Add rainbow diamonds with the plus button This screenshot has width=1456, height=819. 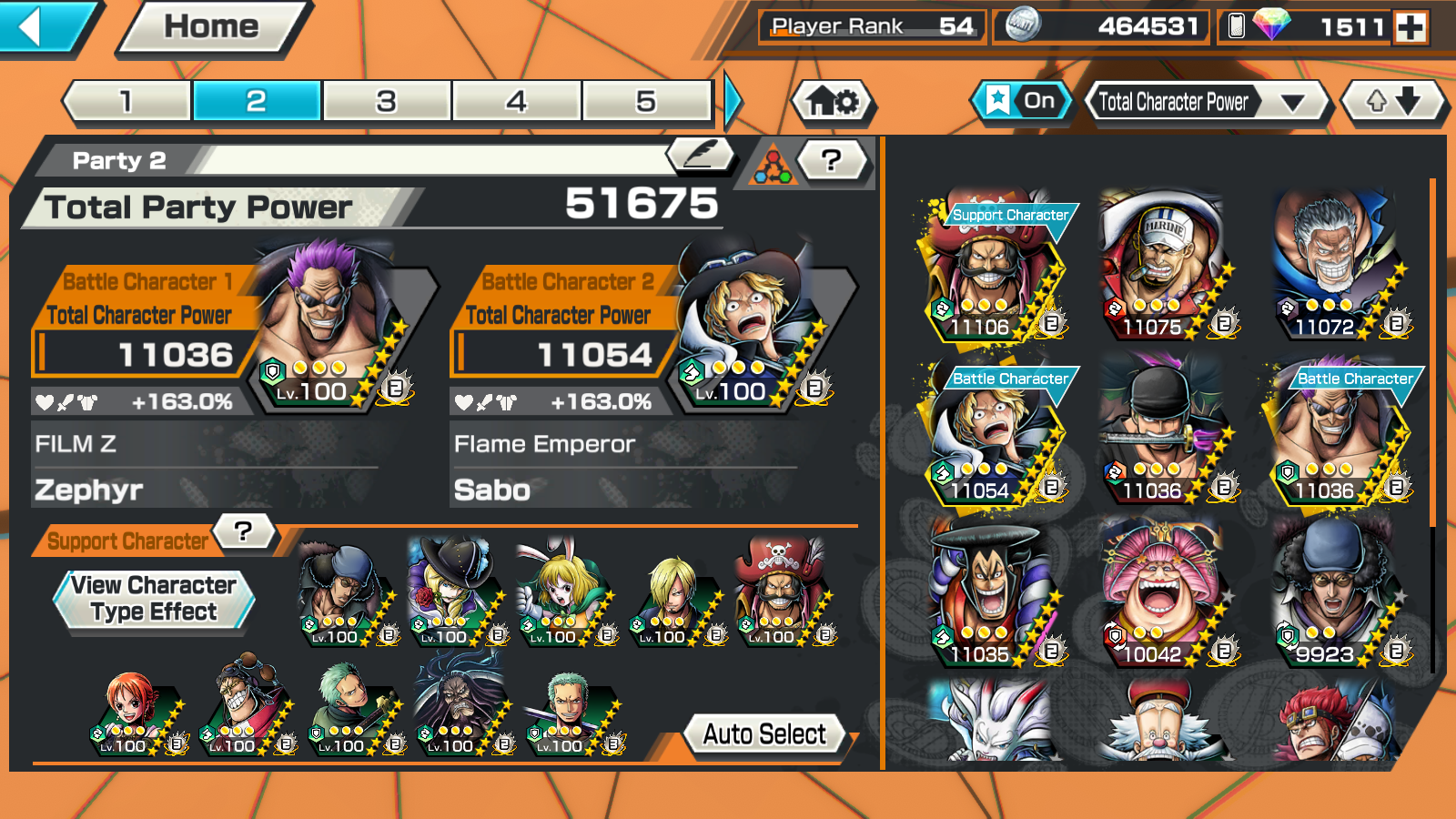(1411, 27)
